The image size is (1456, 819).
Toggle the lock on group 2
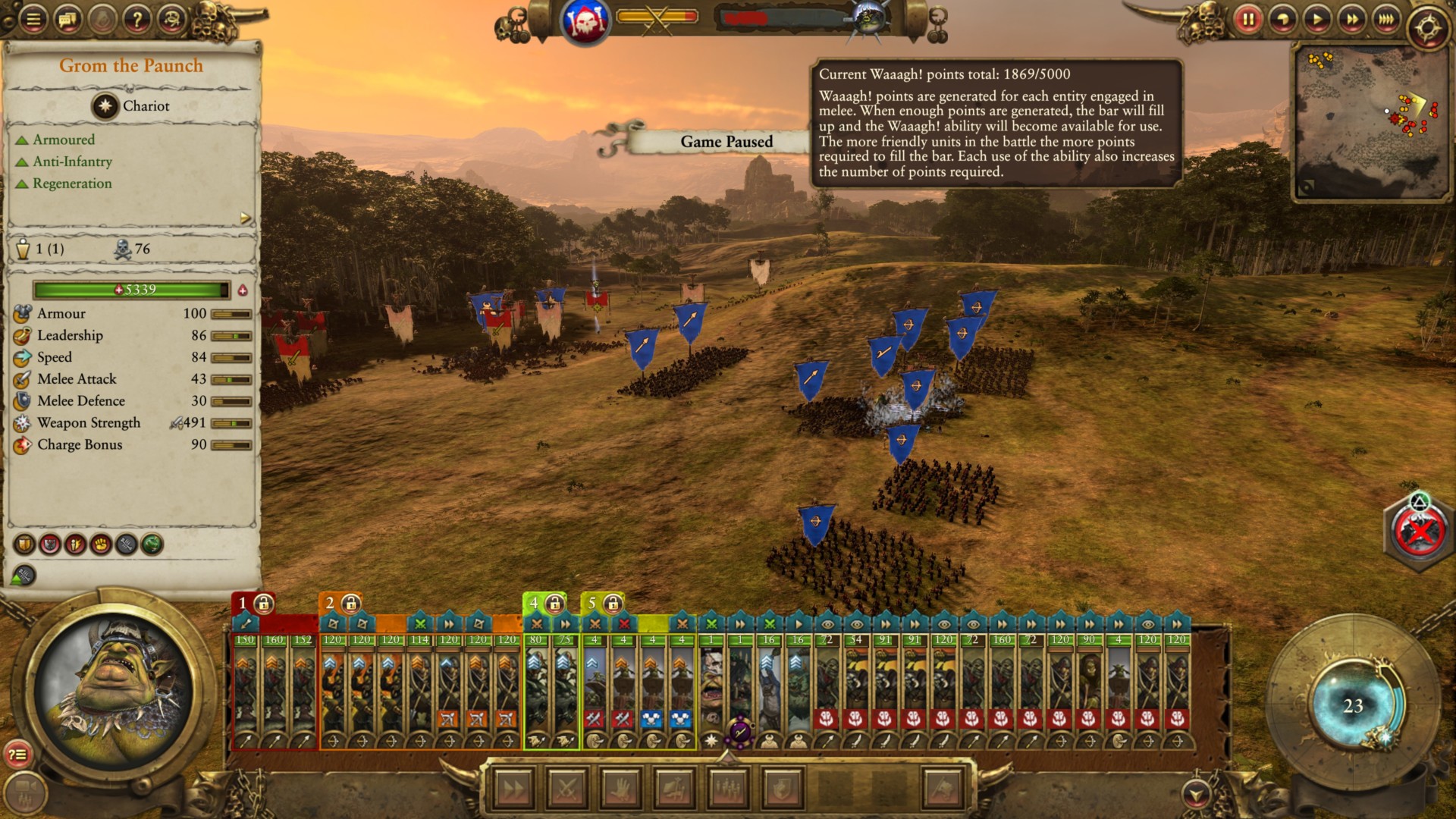click(x=350, y=604)
